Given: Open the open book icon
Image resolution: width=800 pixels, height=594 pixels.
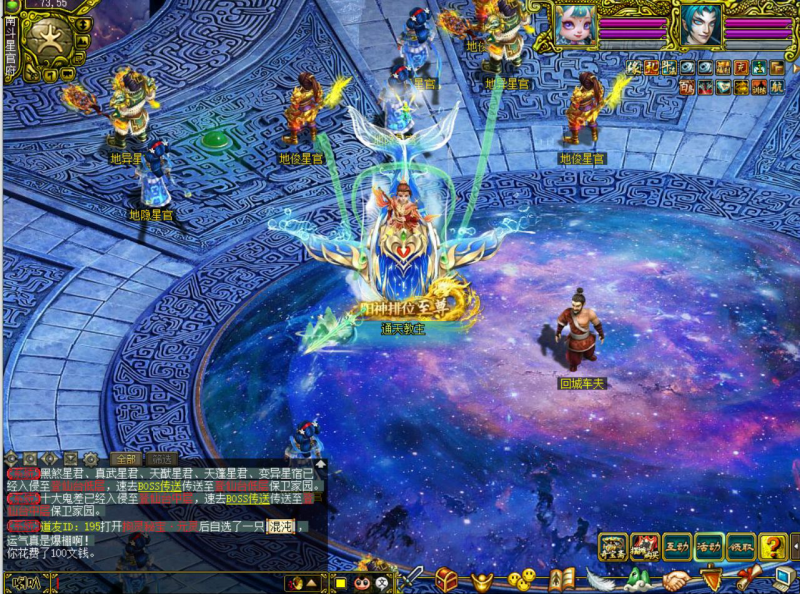Looking at the screenshot, I should 560,578.
